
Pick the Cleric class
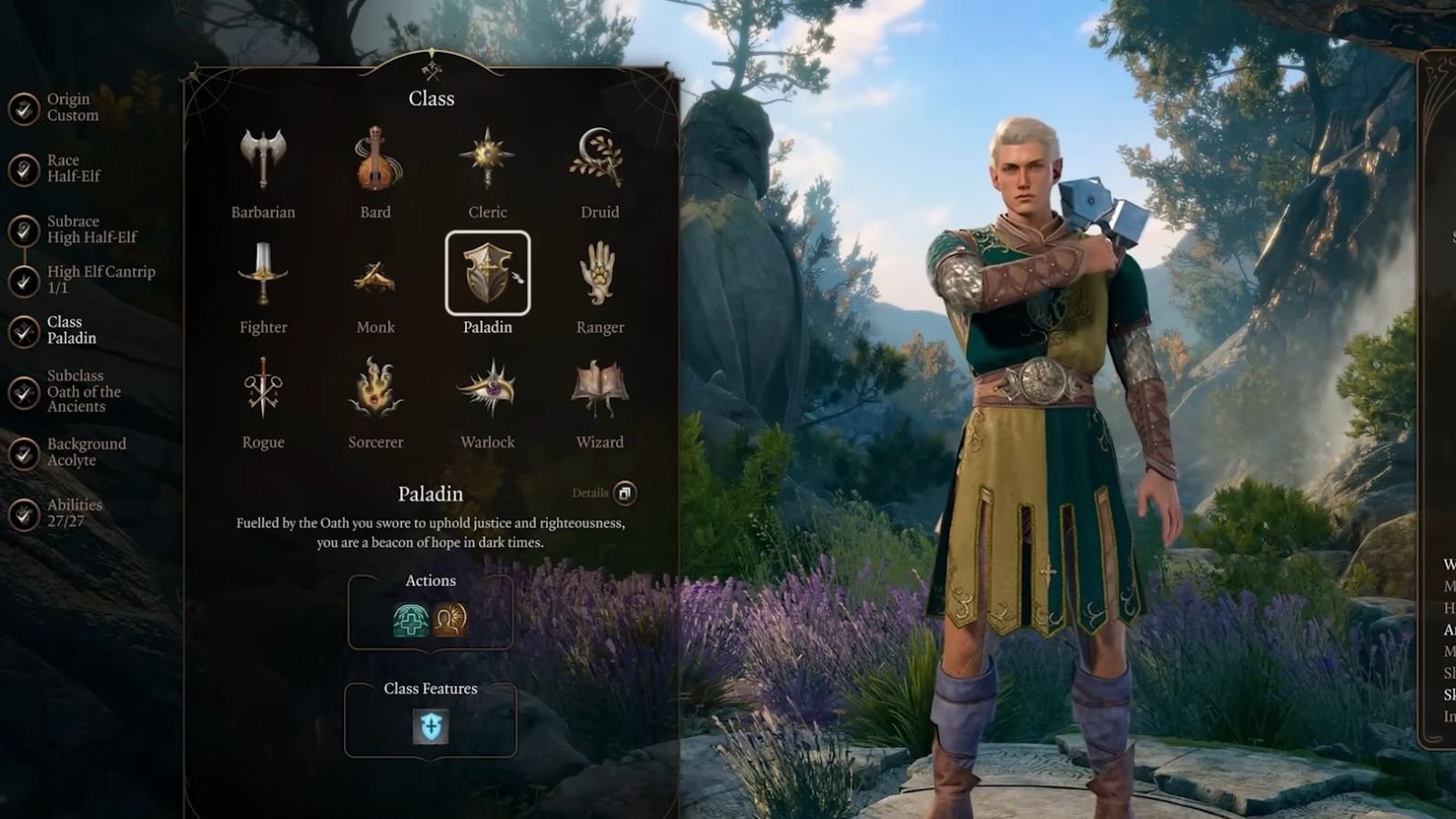point(487,160)
